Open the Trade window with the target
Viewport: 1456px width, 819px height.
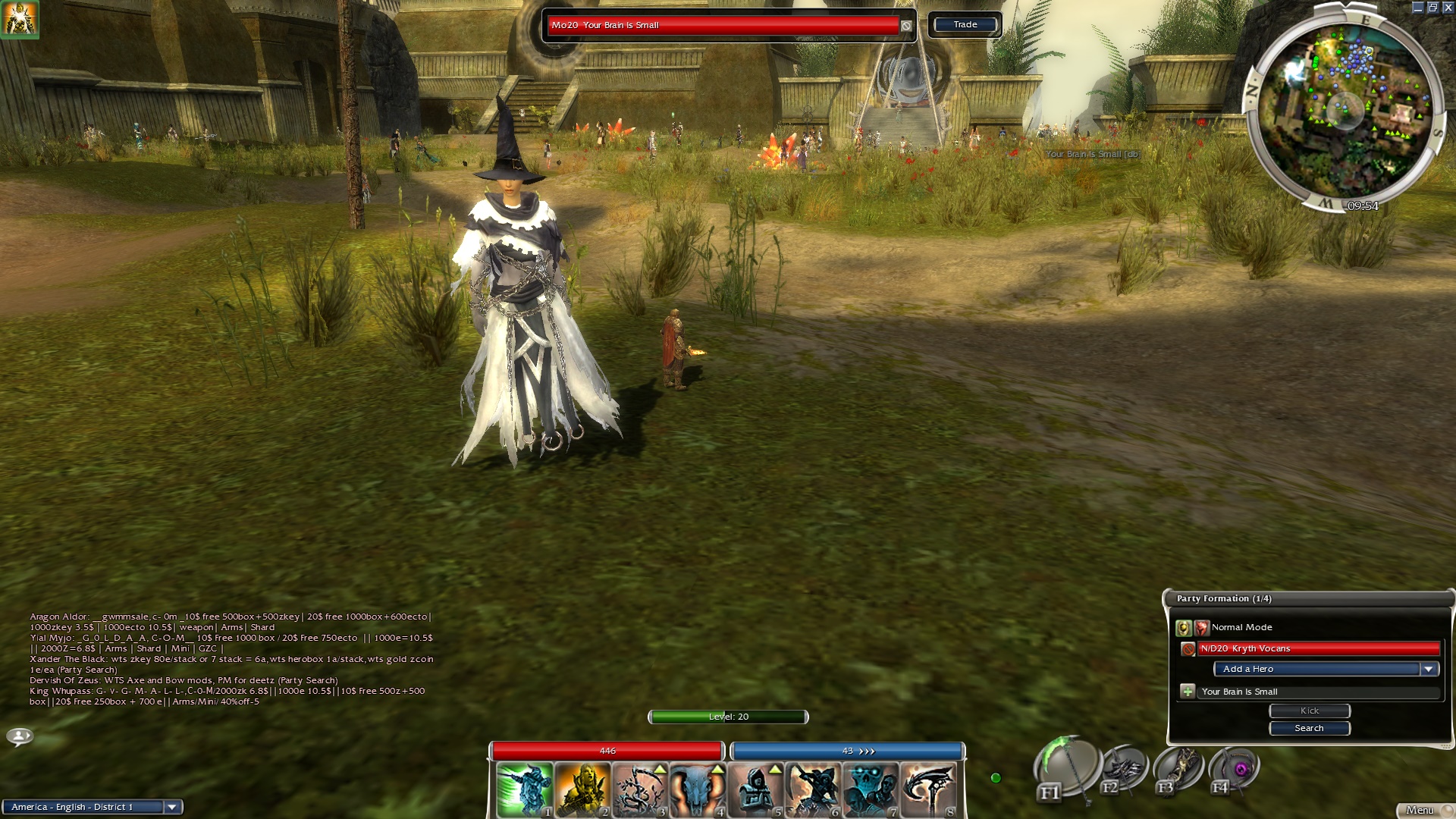coord(965,25)
